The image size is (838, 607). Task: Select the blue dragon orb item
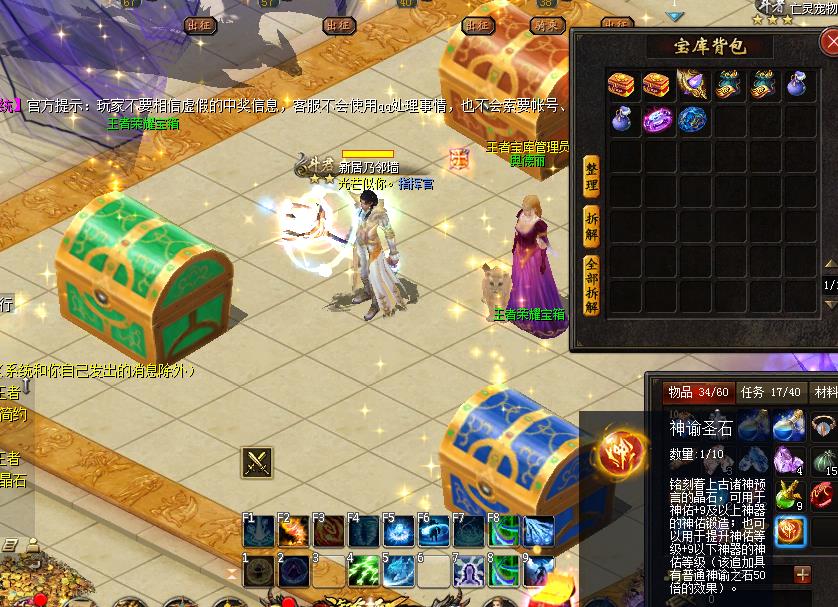tap(691, 120)
